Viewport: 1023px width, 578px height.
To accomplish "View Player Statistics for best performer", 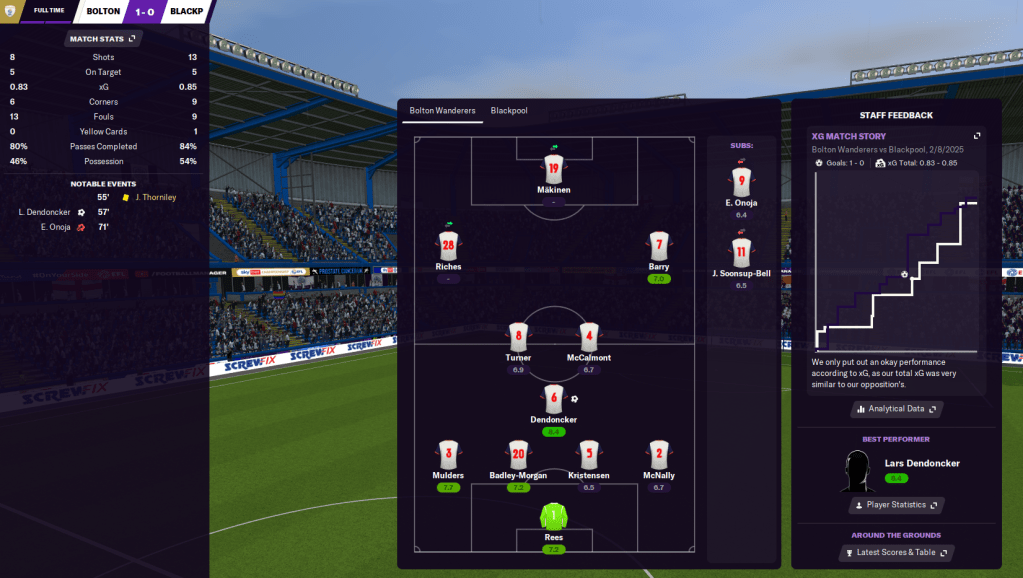I will 896,505.
